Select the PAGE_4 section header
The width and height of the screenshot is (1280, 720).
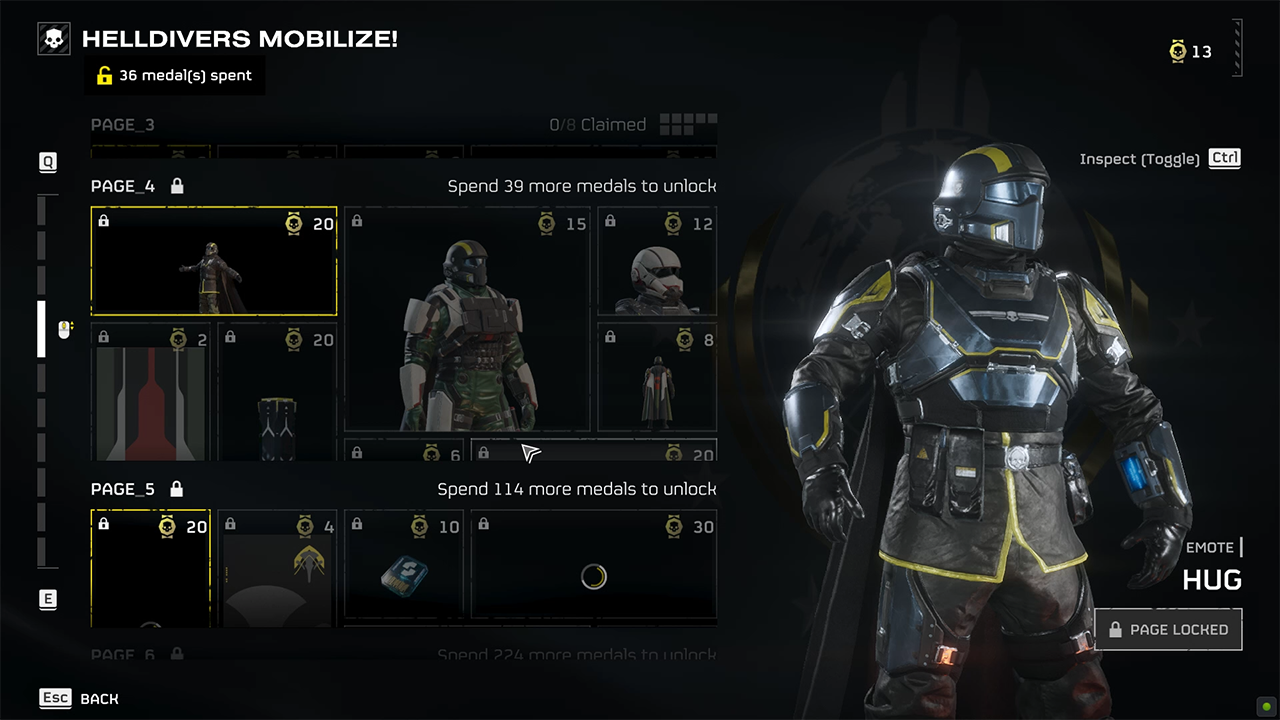coord(123,186)
